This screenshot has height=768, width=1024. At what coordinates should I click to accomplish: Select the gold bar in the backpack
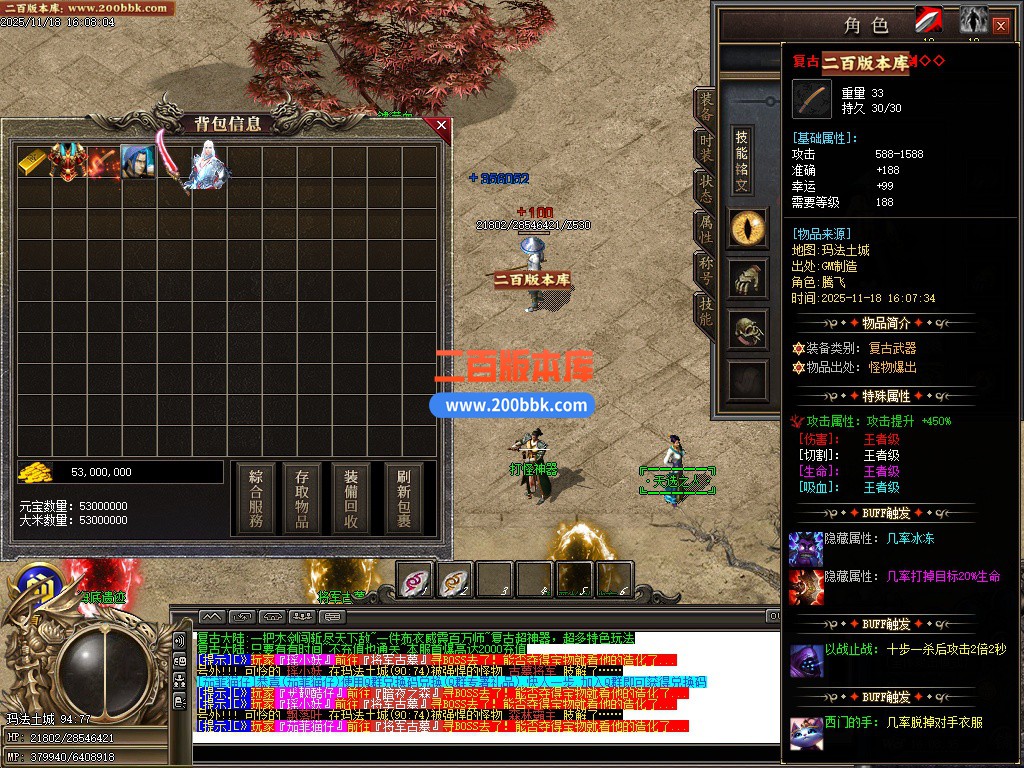(x=32, y=162)
